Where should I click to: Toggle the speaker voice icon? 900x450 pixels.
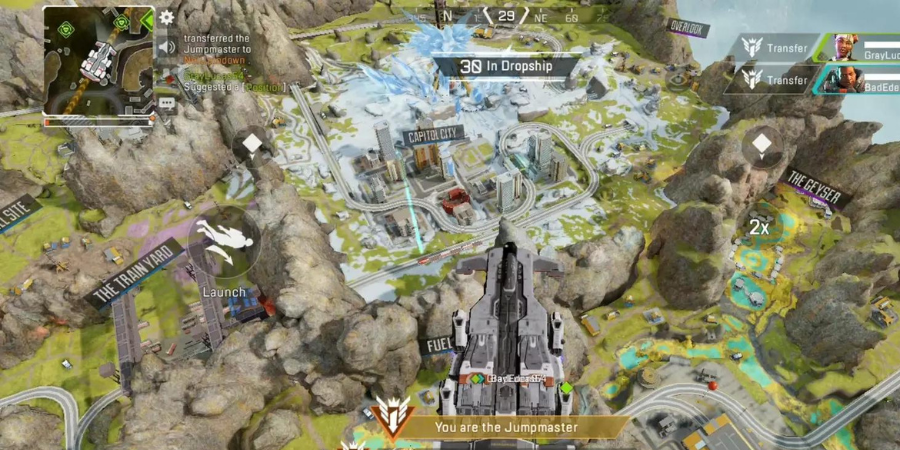coord(167,46)
